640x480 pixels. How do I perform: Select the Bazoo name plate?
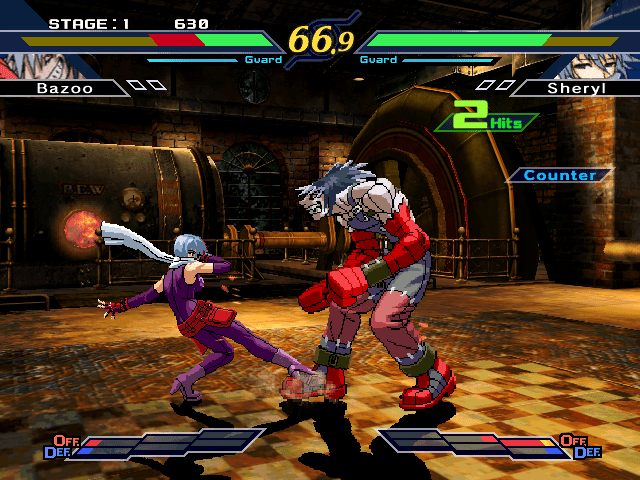[x=63, y=88]
